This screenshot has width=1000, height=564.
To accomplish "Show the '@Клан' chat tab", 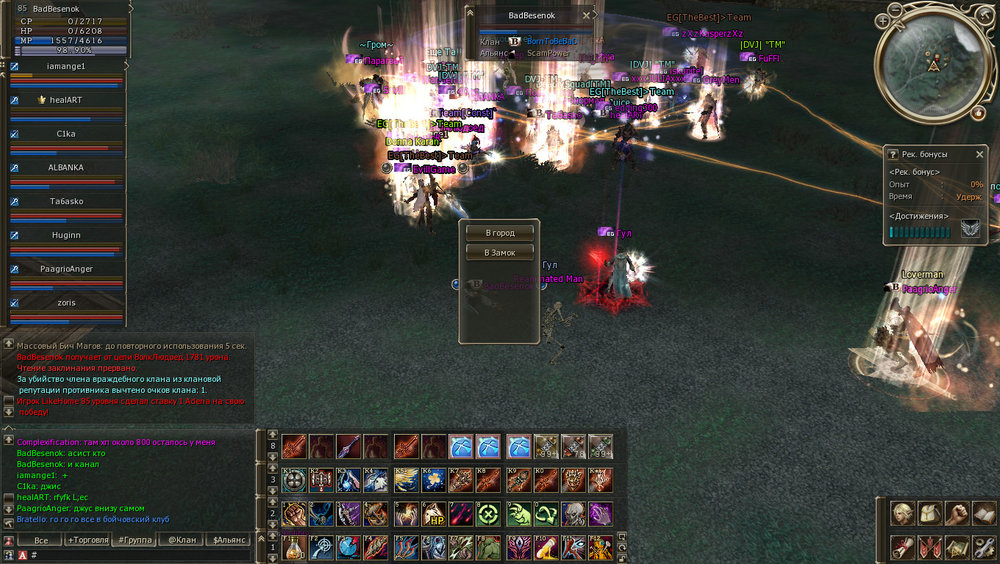I will coord(181,540).
